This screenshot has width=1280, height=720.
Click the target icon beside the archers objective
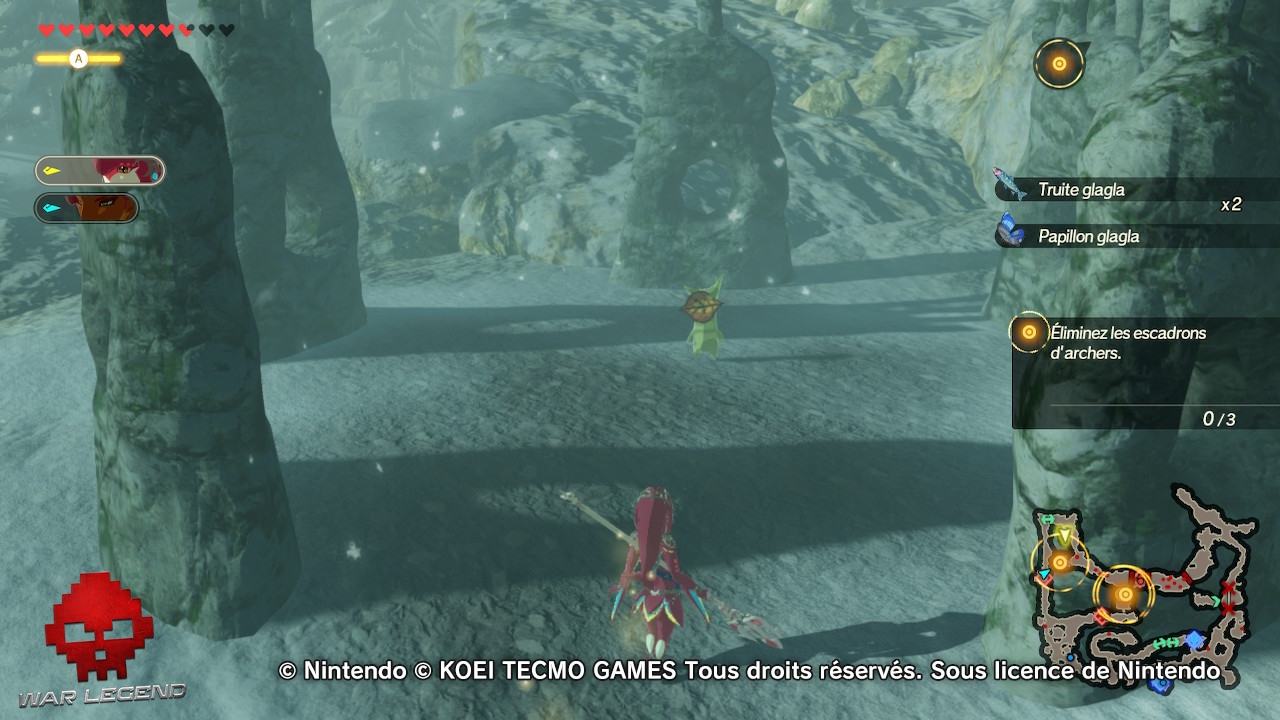click(1027, 331)
